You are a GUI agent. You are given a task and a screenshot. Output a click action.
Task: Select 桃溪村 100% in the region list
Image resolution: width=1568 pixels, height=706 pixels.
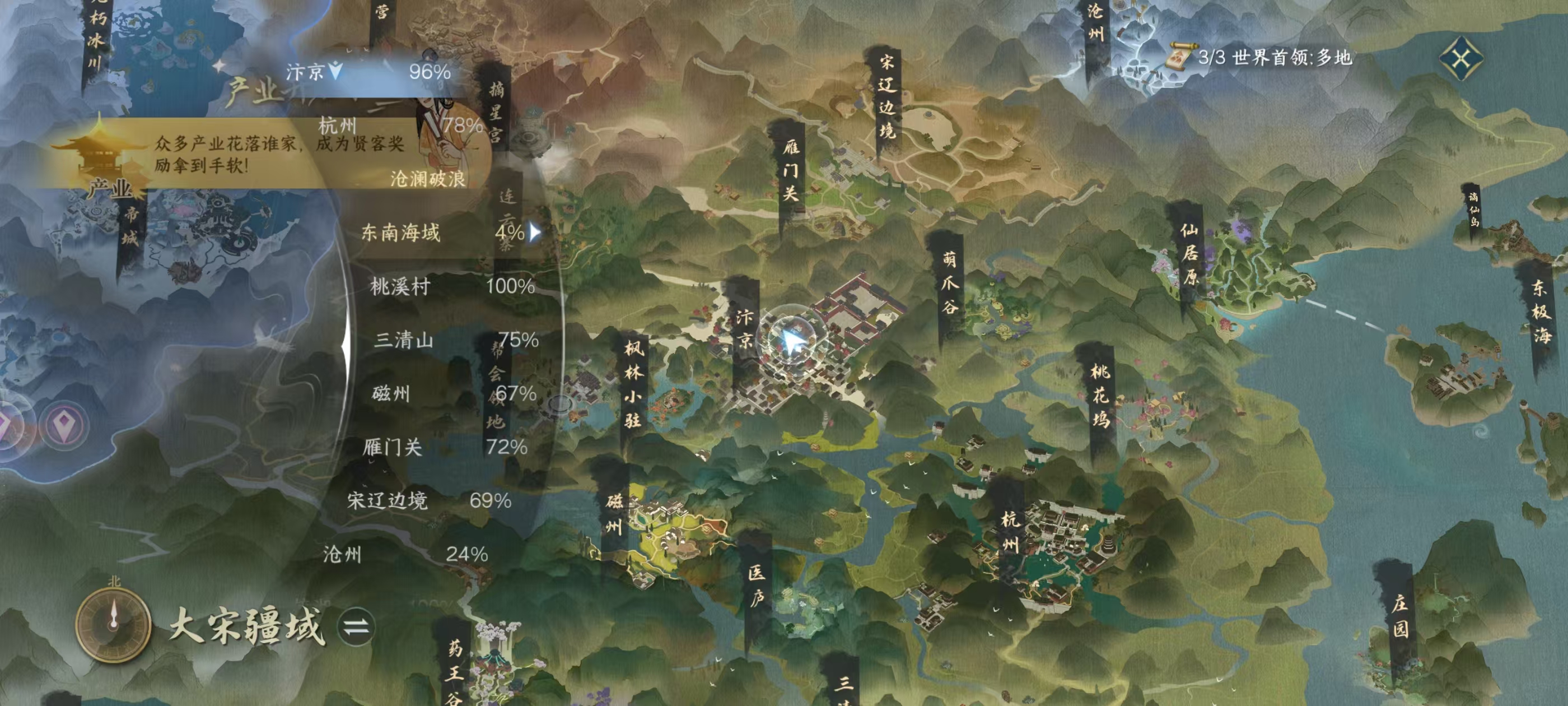click(x=451, y=286)
